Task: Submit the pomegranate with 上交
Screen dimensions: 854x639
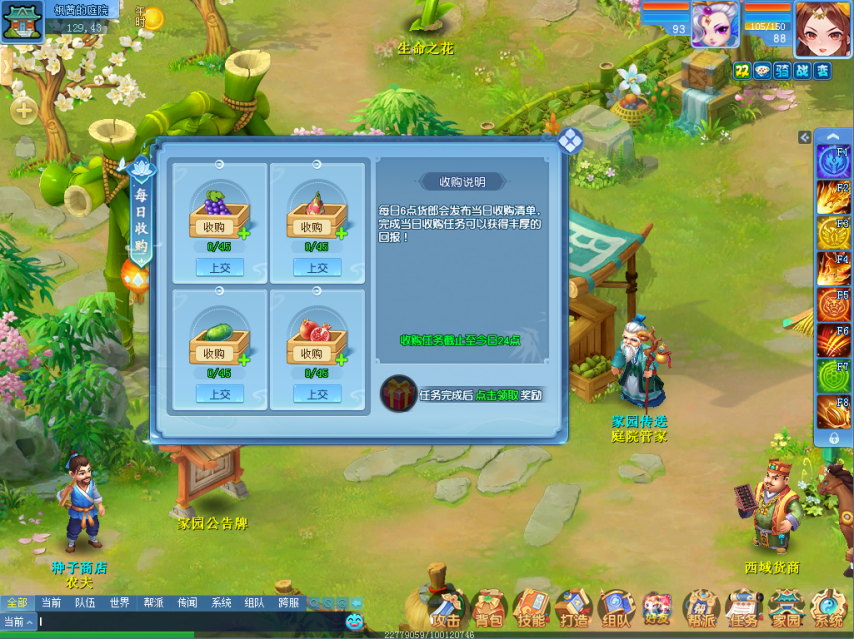Action: [x=317, y=394]
